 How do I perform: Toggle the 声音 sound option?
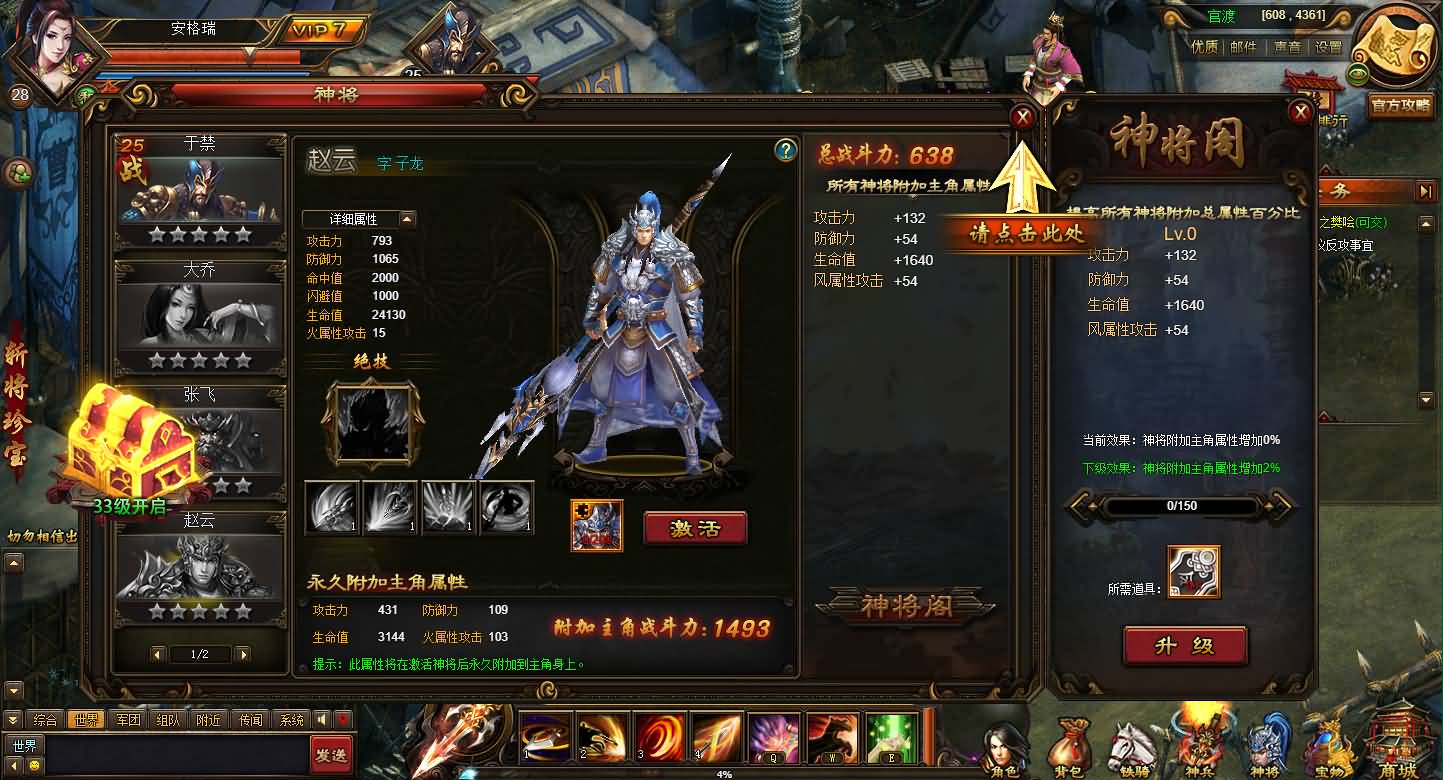(1287, 47)
